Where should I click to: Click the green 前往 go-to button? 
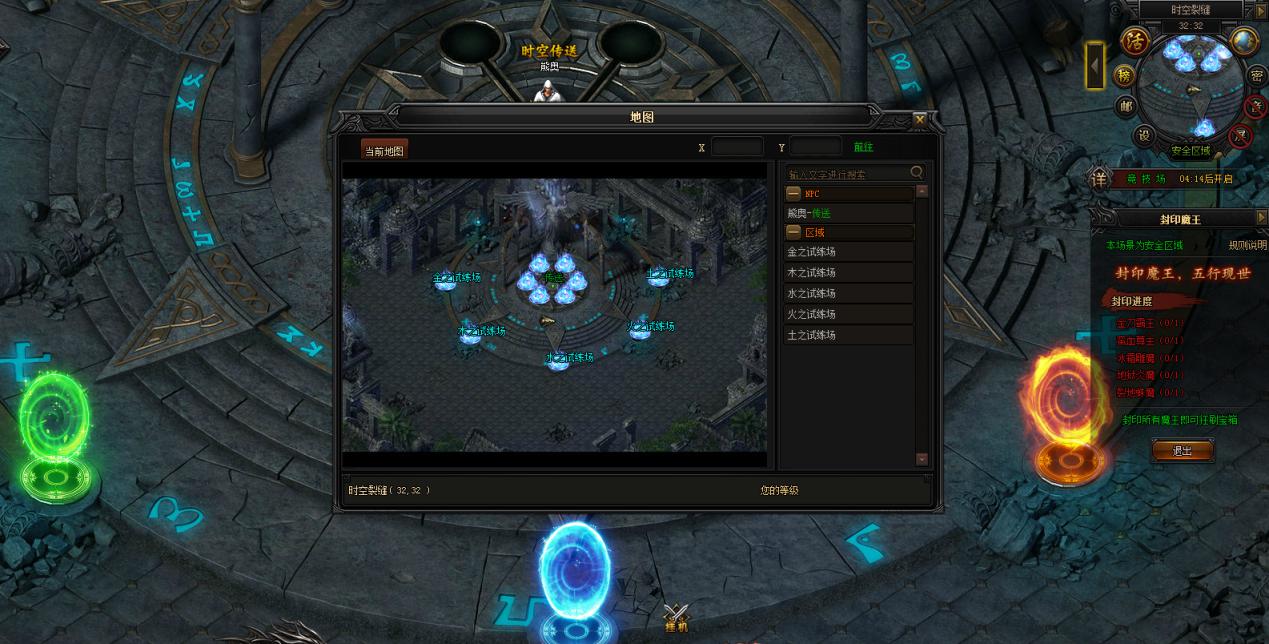click(x=863, y=147)
